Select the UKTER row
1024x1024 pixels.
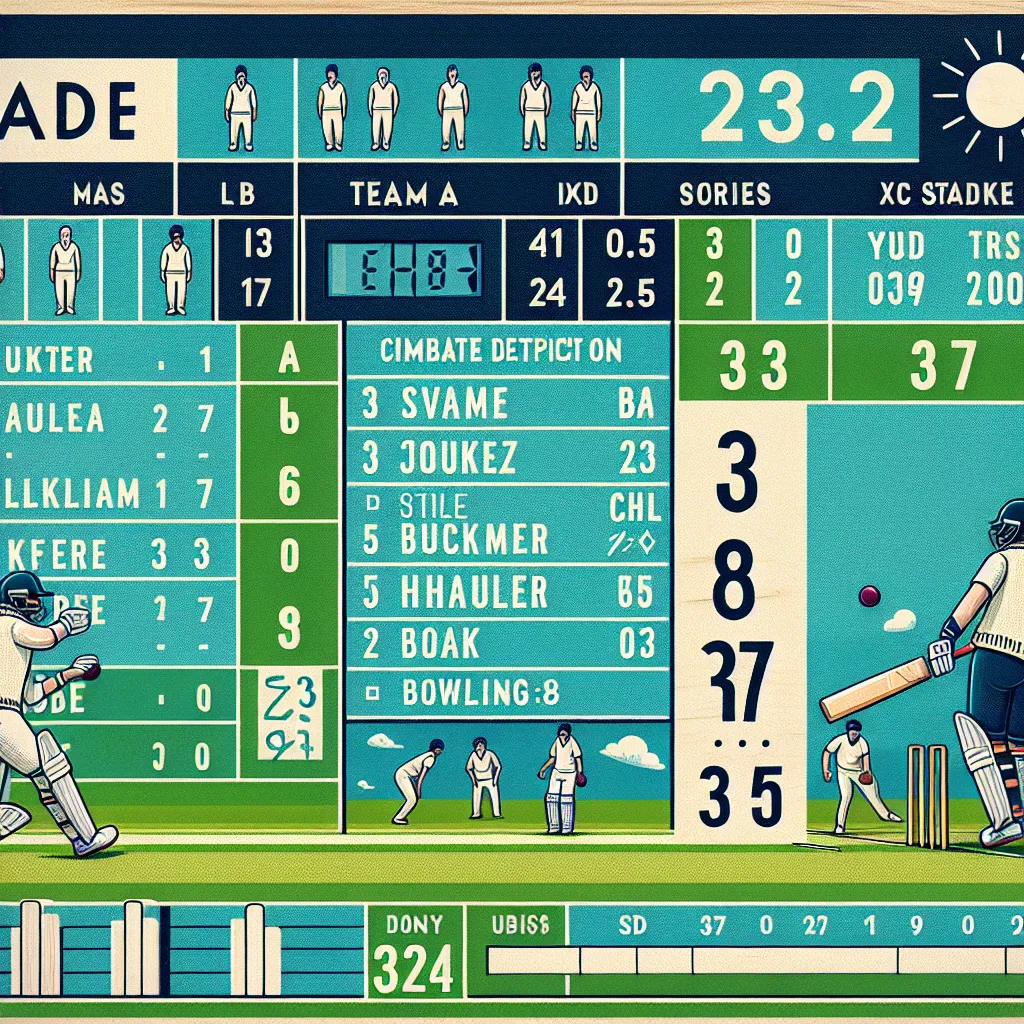pyautogui.click(x=110, y=360)
